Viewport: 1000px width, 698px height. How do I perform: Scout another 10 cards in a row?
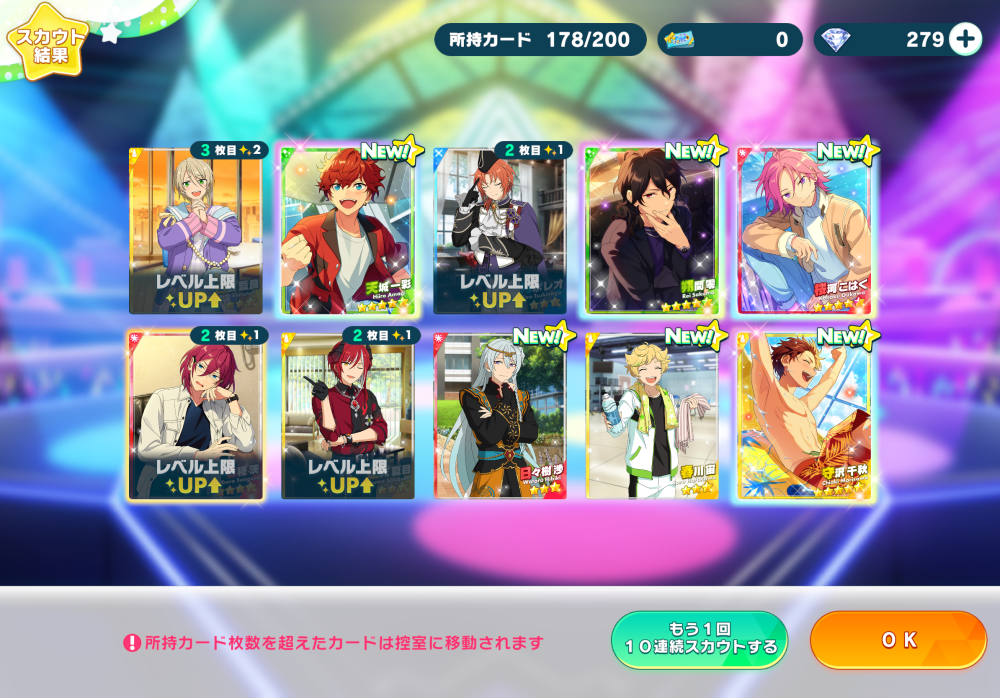(699, 640)
